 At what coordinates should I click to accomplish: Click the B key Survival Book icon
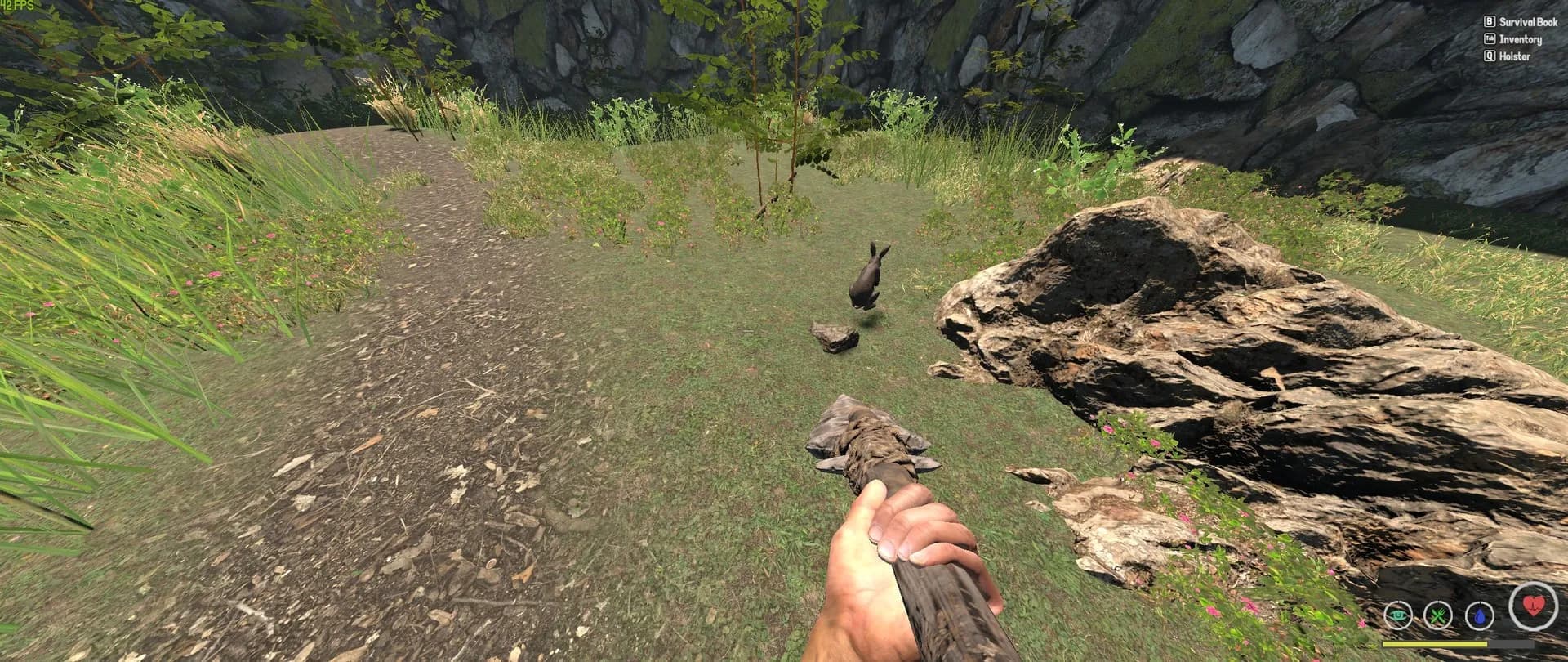tap(1489, 22)
